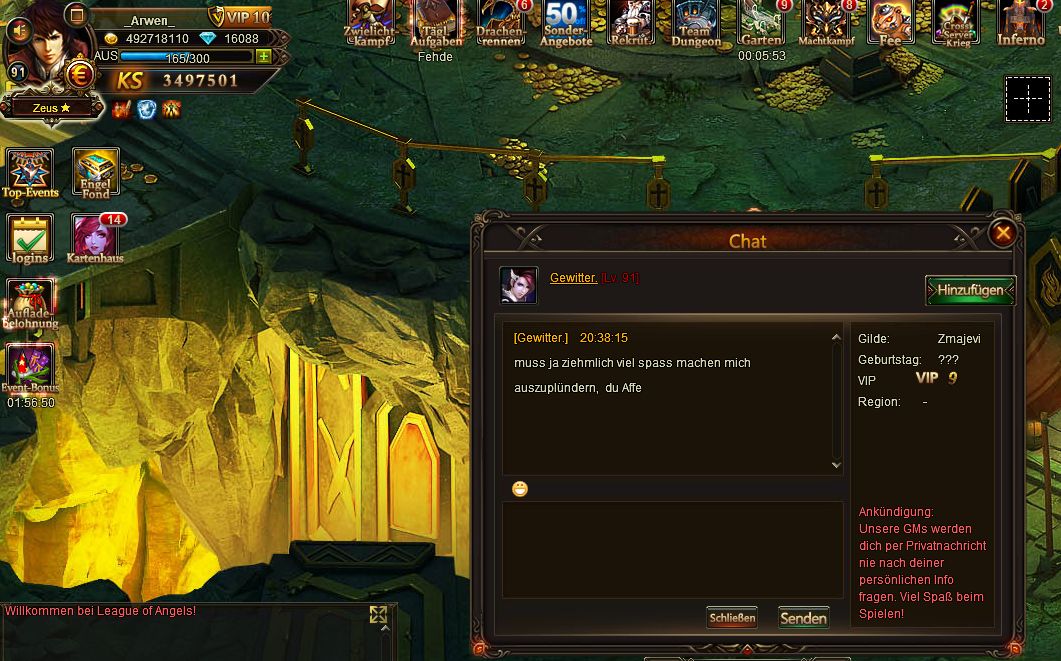Close the Chat window
The height and width of the screenshot is (661, 1061).
(x=1002, y=234)
